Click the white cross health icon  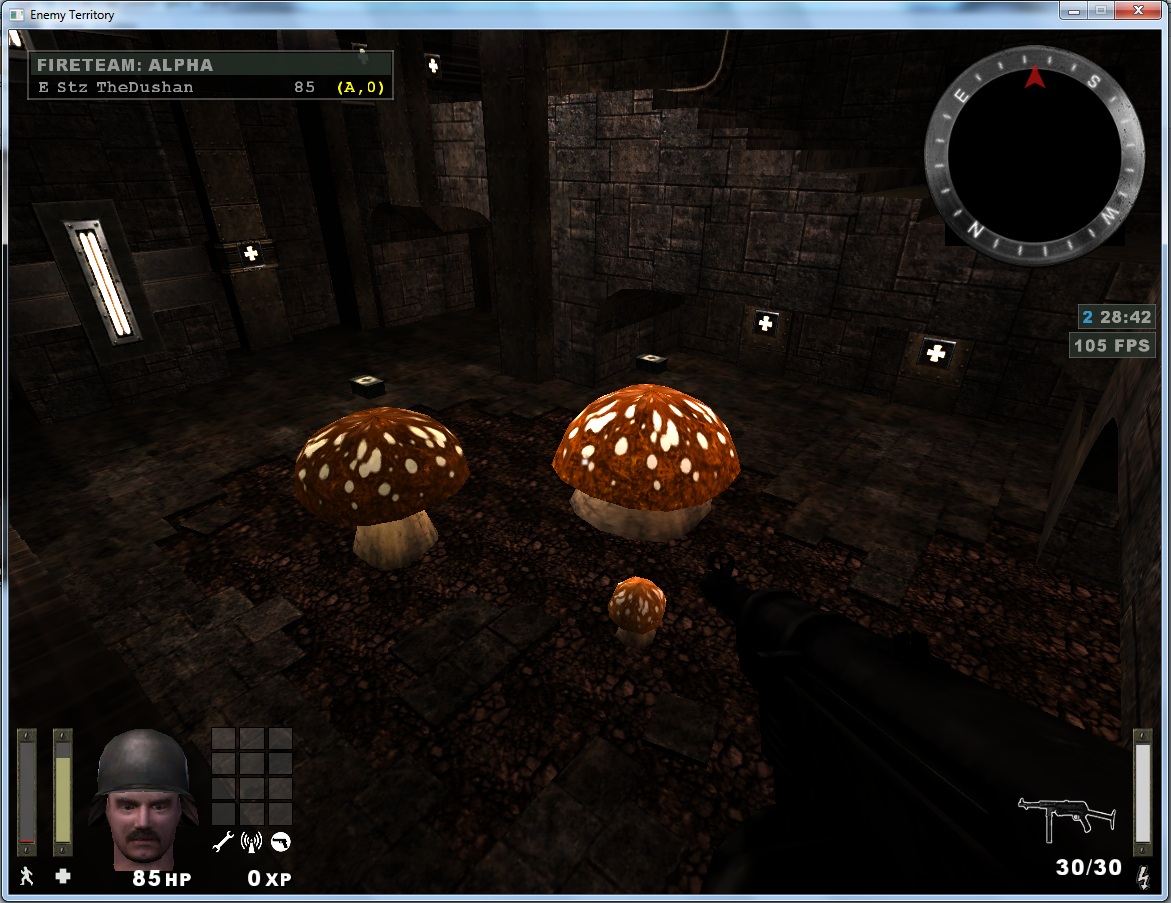pyautogui.click(x=63, y=877)
